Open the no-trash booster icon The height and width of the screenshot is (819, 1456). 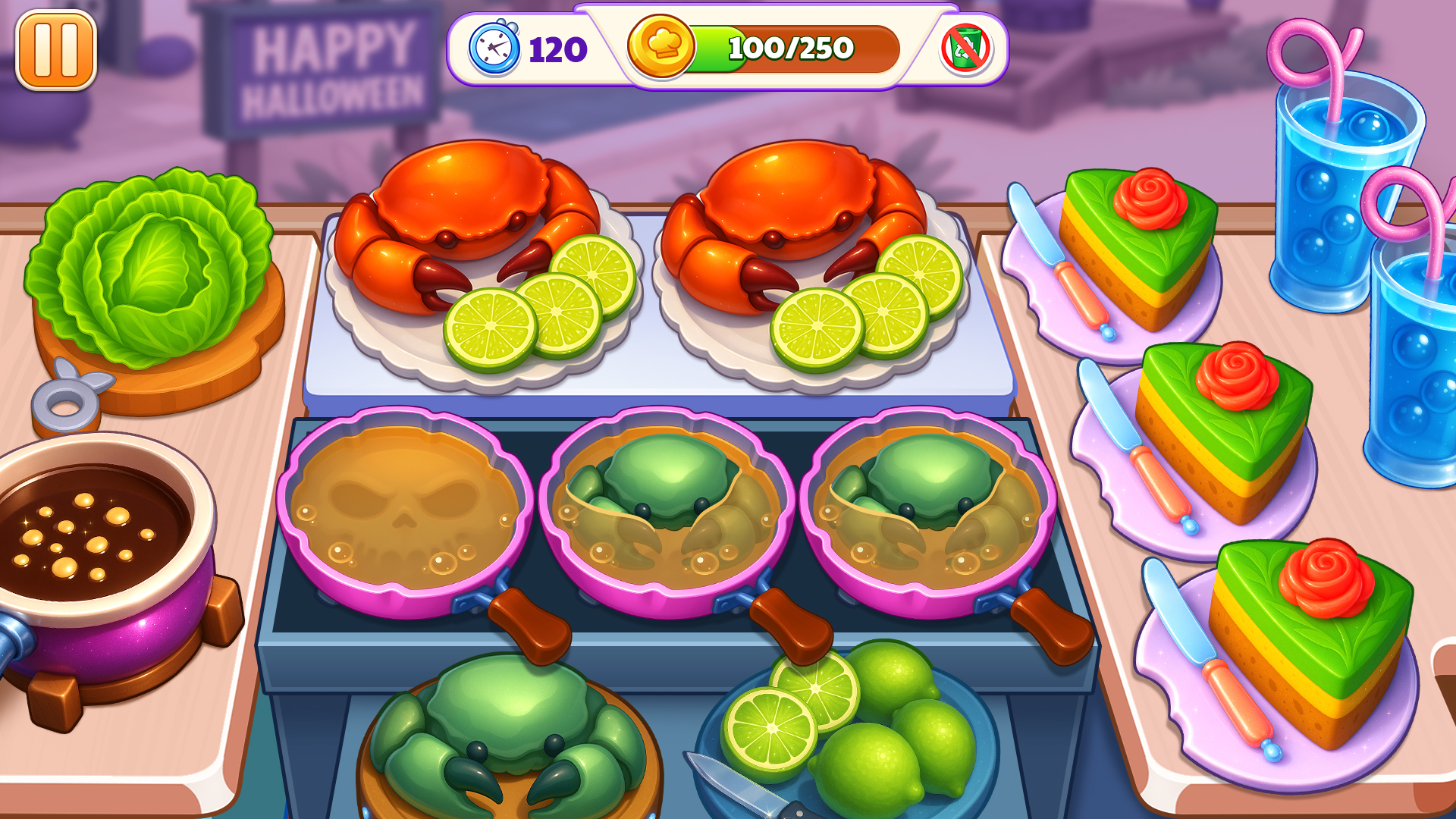(x=965, y=49)
